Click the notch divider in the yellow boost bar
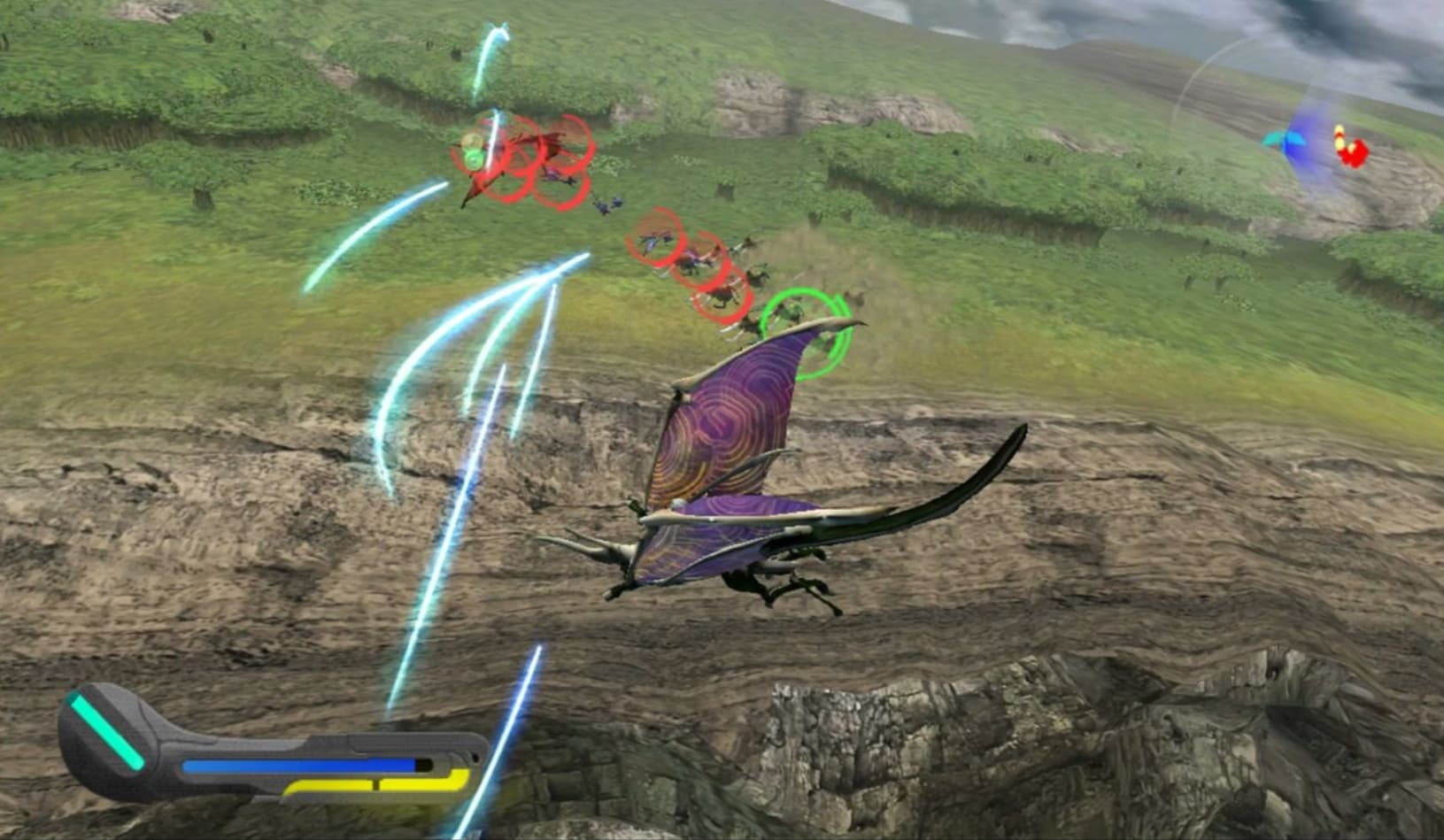Screen dimensions: 1444x840 click(376, 785)
